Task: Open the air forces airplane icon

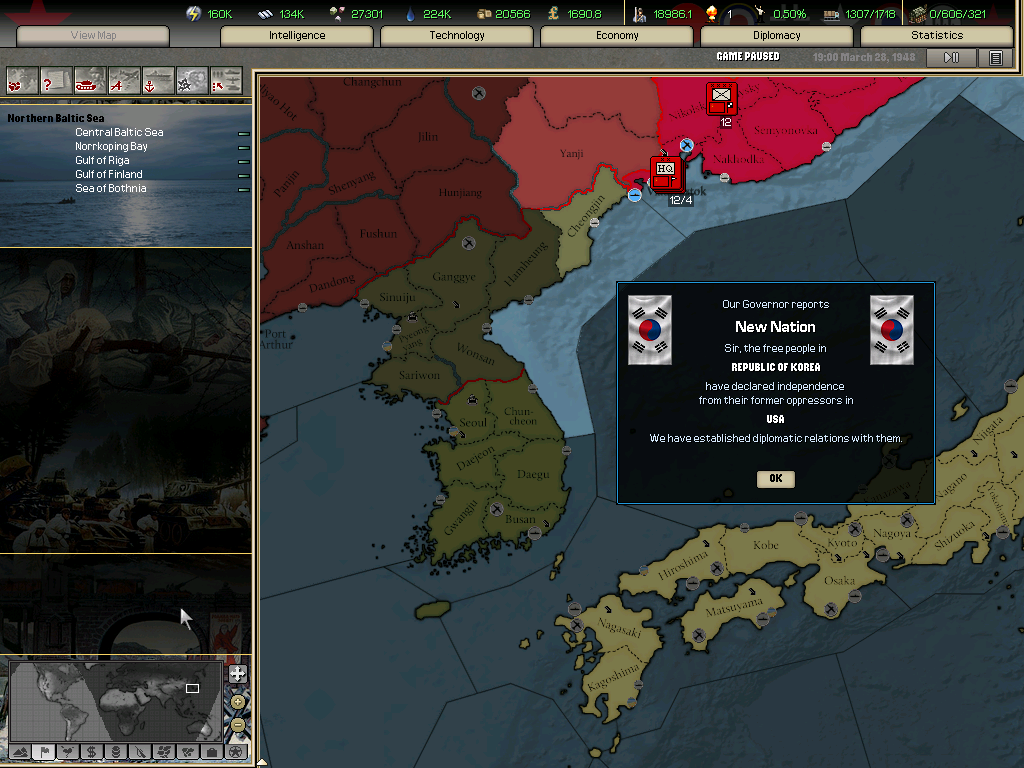Action: [124, 79]
